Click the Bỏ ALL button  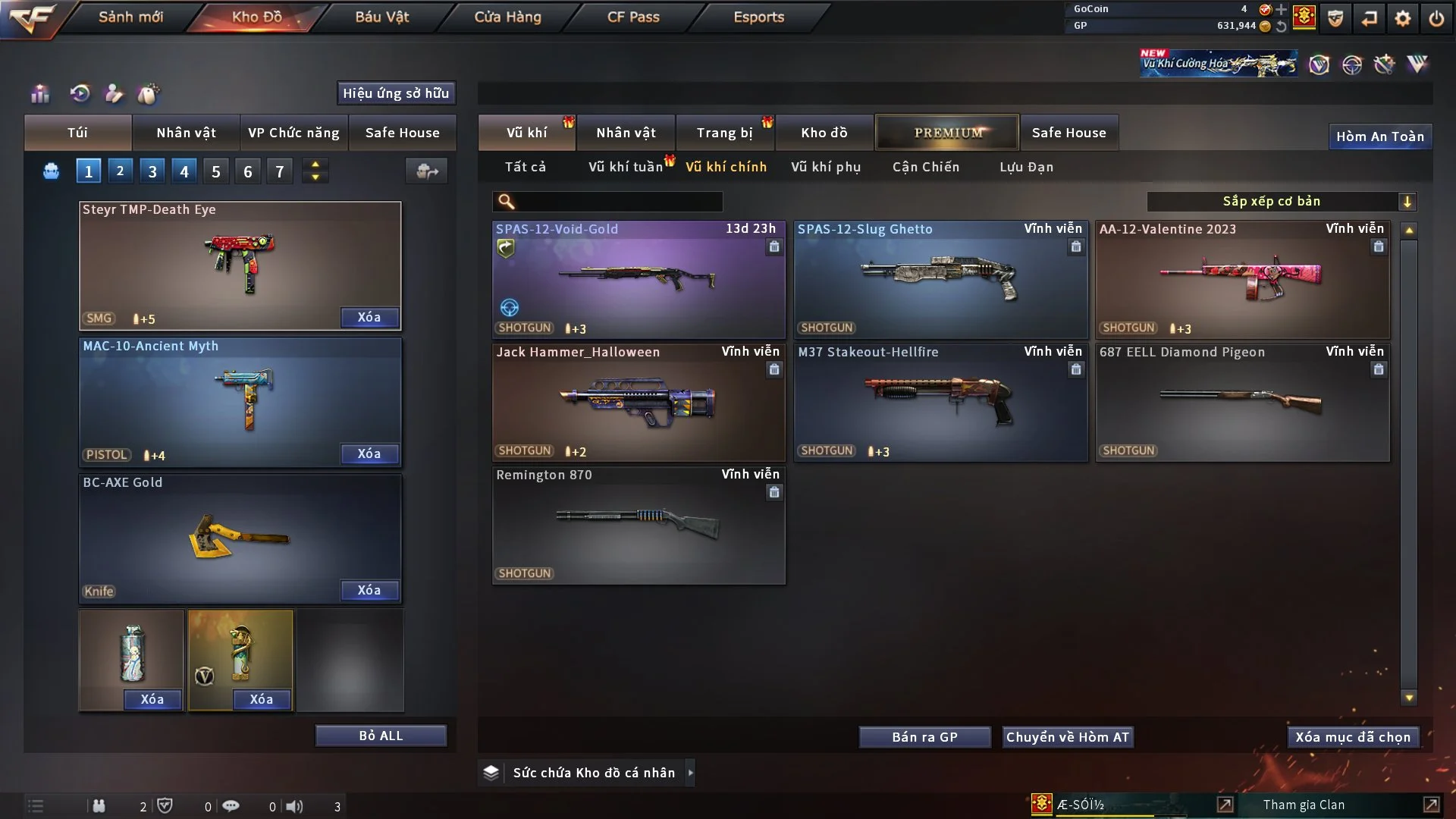tap(381, 736)
